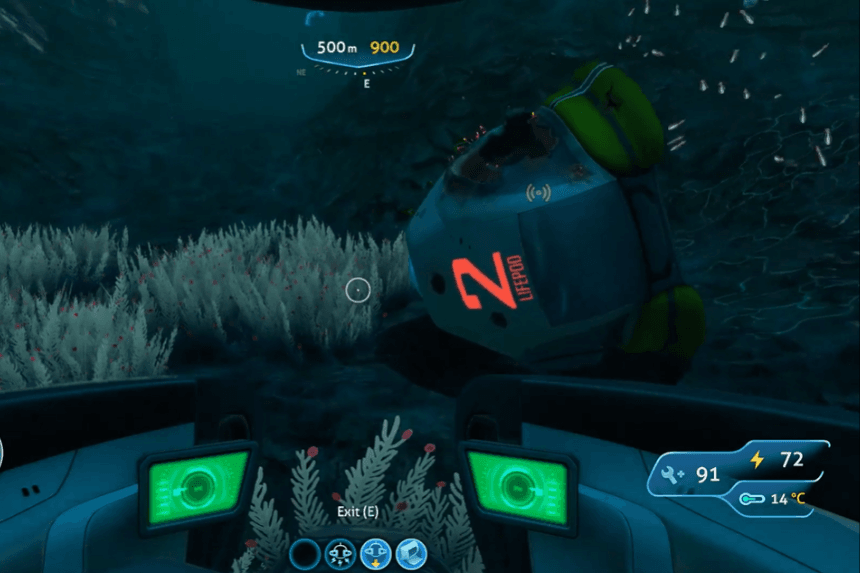Screen dimensions: 860x573
Task: Select the empty first module slot
Action: click(x=304, y=553)
